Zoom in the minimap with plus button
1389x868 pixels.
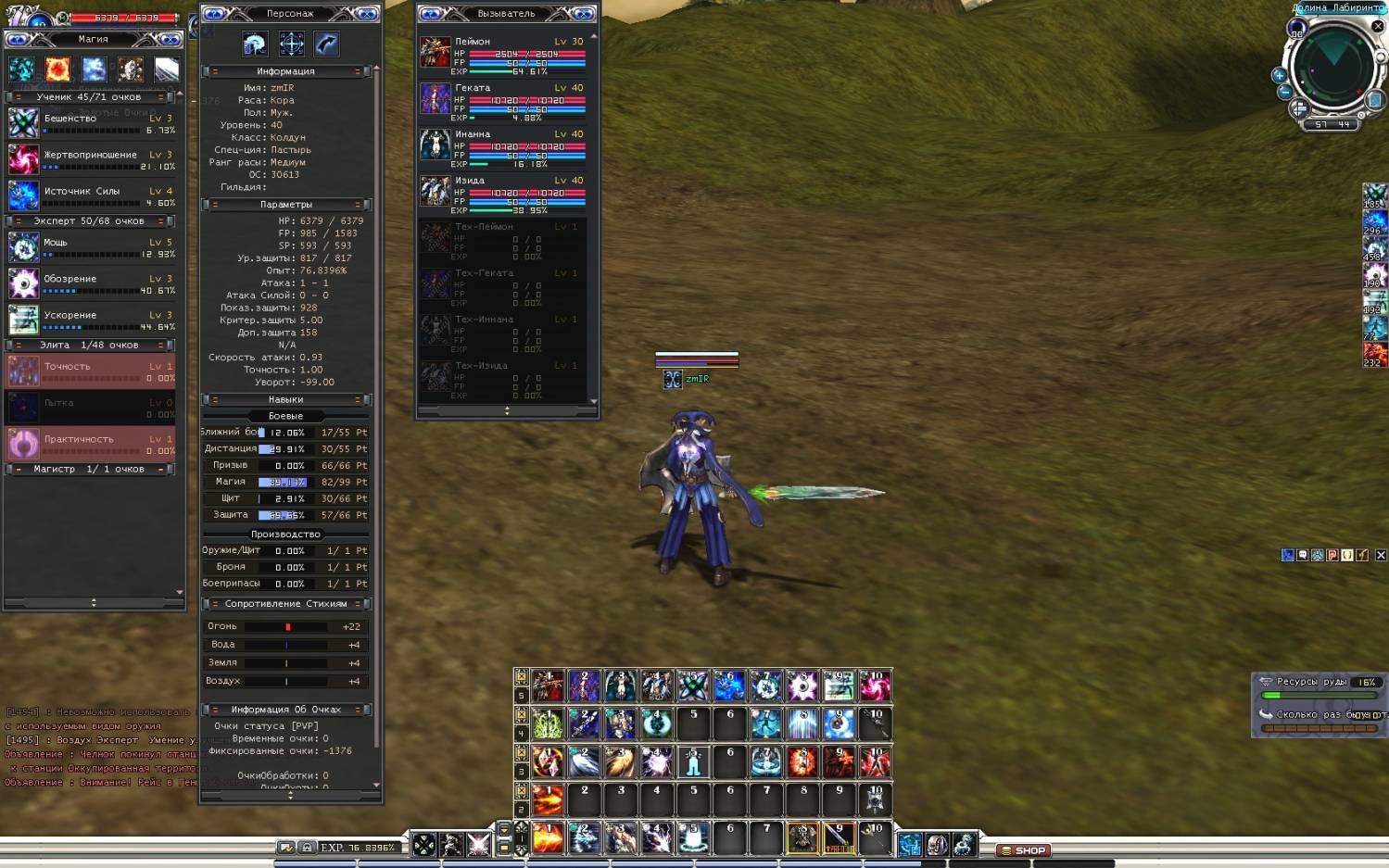[x=1279, y=75]
